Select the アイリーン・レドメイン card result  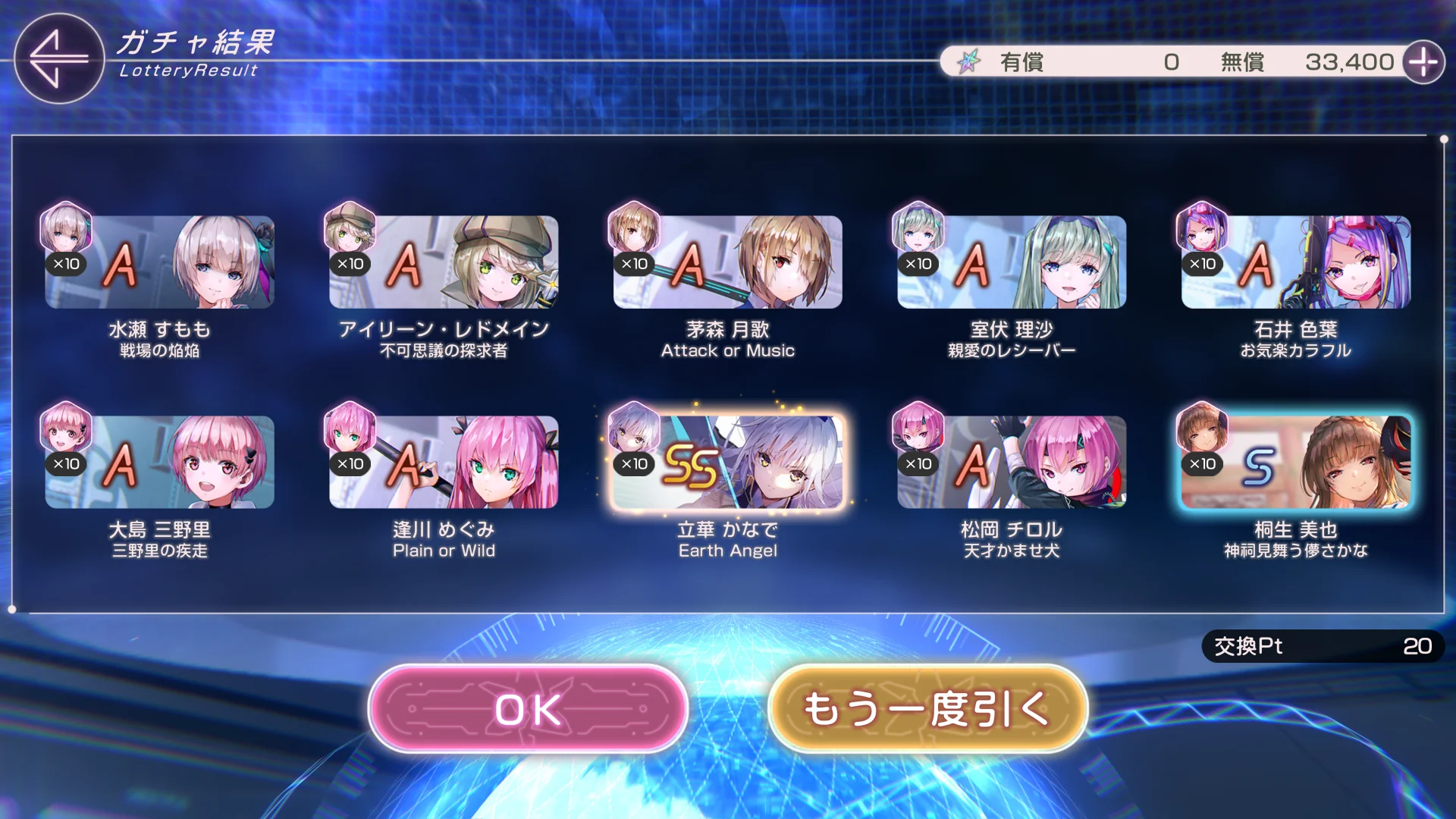point(444,262)
